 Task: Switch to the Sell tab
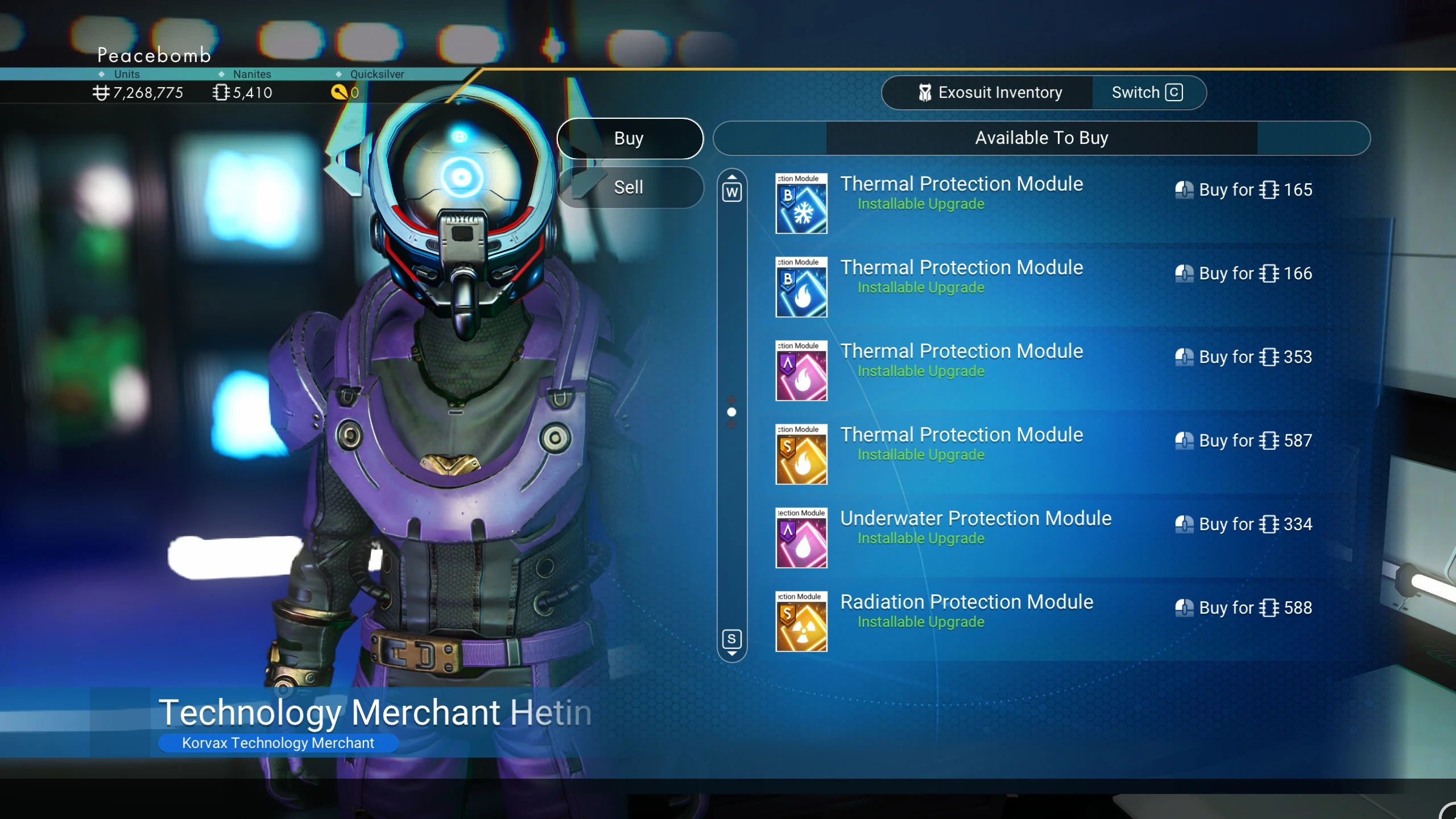[629, 187]
